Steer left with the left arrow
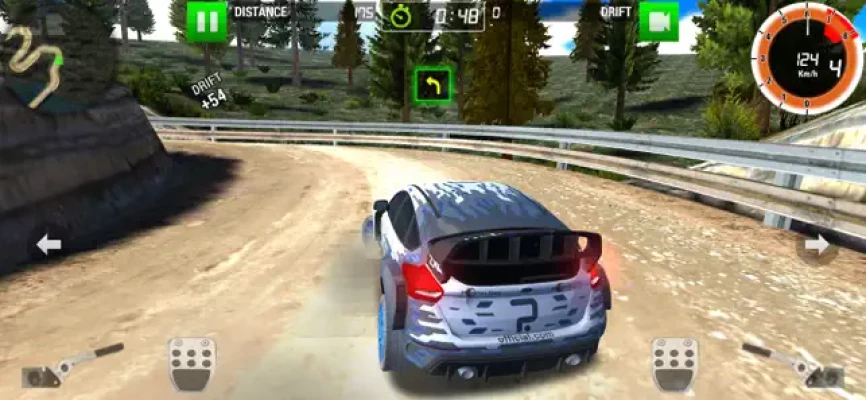Image resolution: width=866 pixels, height=400 pixels. (x=48, y=244)
